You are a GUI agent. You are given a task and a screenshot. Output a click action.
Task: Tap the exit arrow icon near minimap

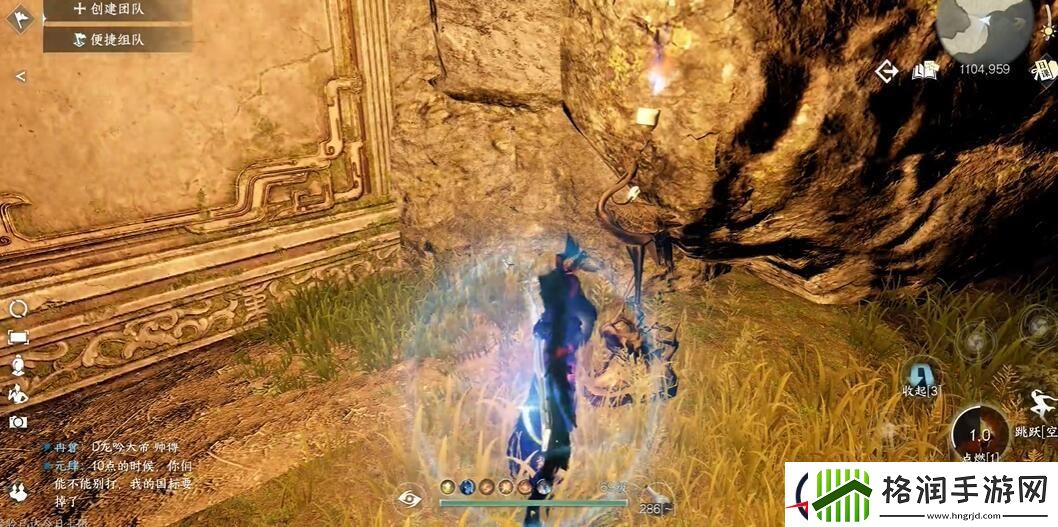(x=886, y=71)
